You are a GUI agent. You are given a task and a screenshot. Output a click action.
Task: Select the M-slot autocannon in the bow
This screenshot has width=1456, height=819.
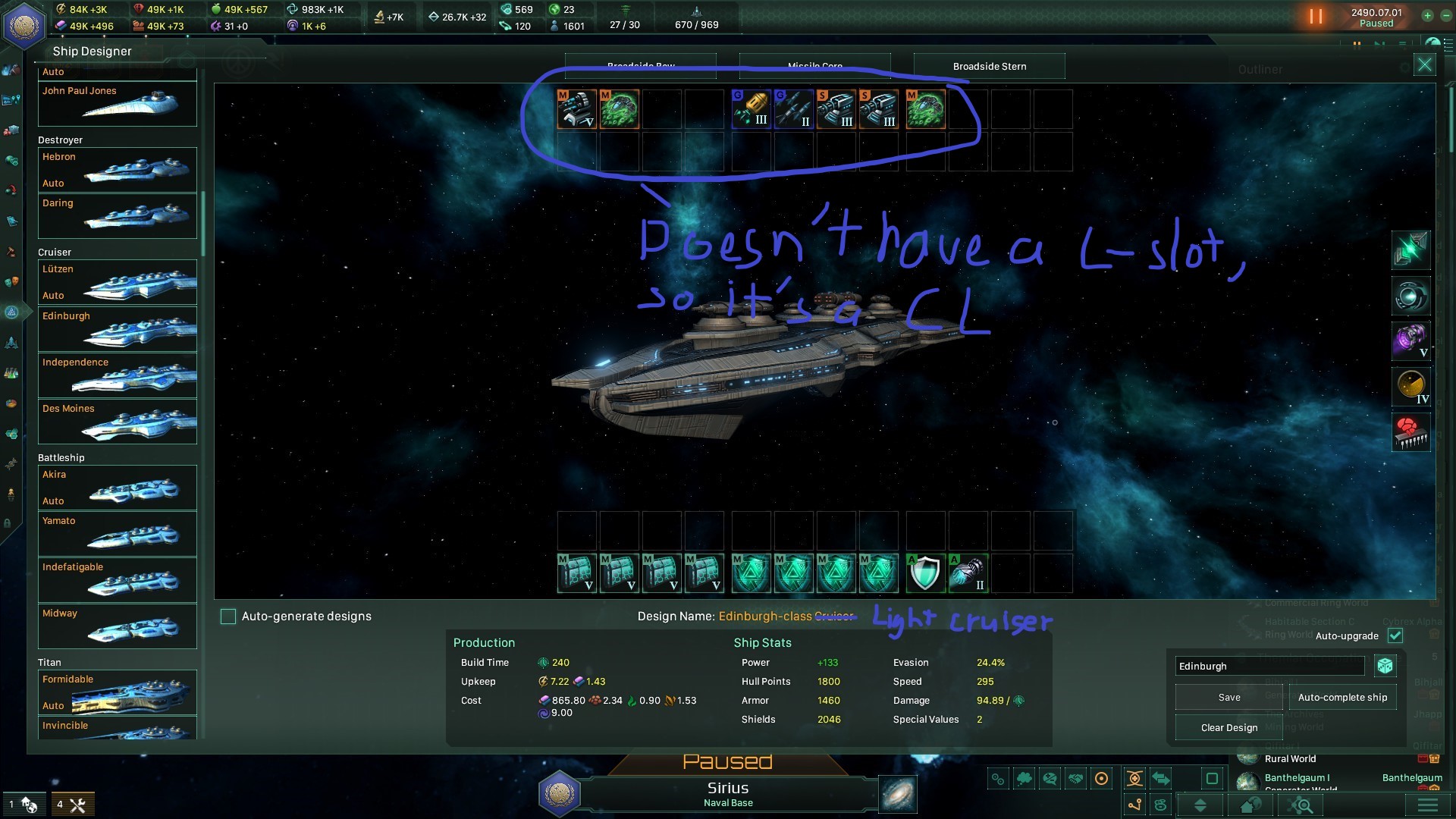(x=577, y=109)
